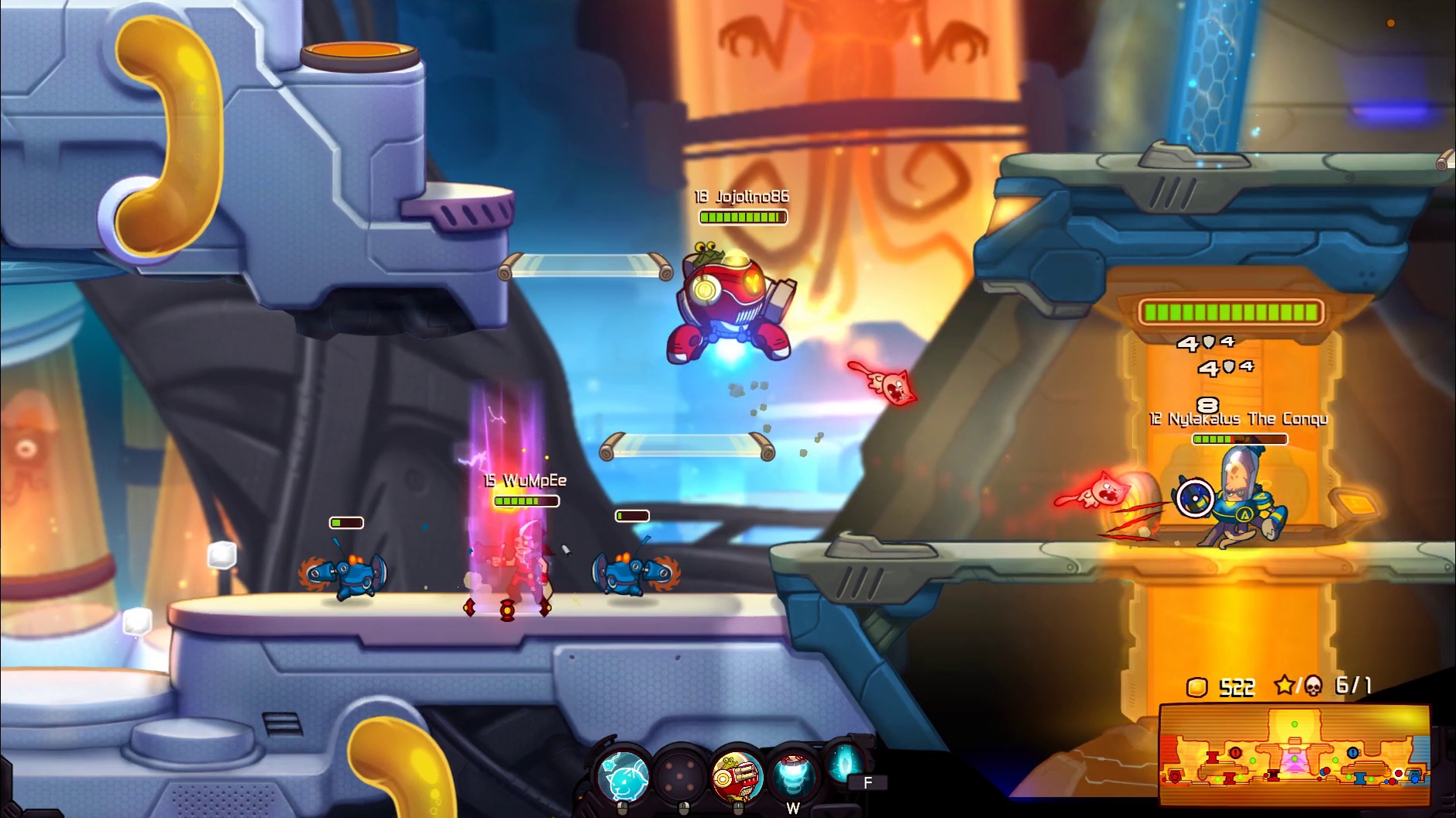Use the glowing blue jump-jet ability icon

point(793,775)
